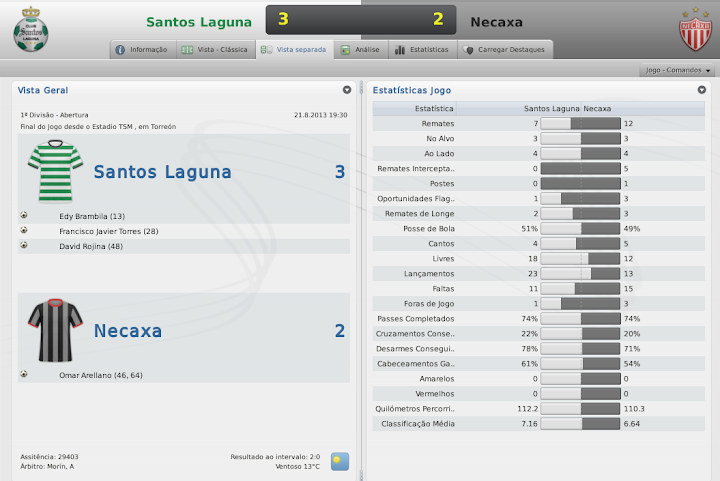This screenshot has height=481, width=720.
Task: Open the Informação tab
Action: click(141, 49)
